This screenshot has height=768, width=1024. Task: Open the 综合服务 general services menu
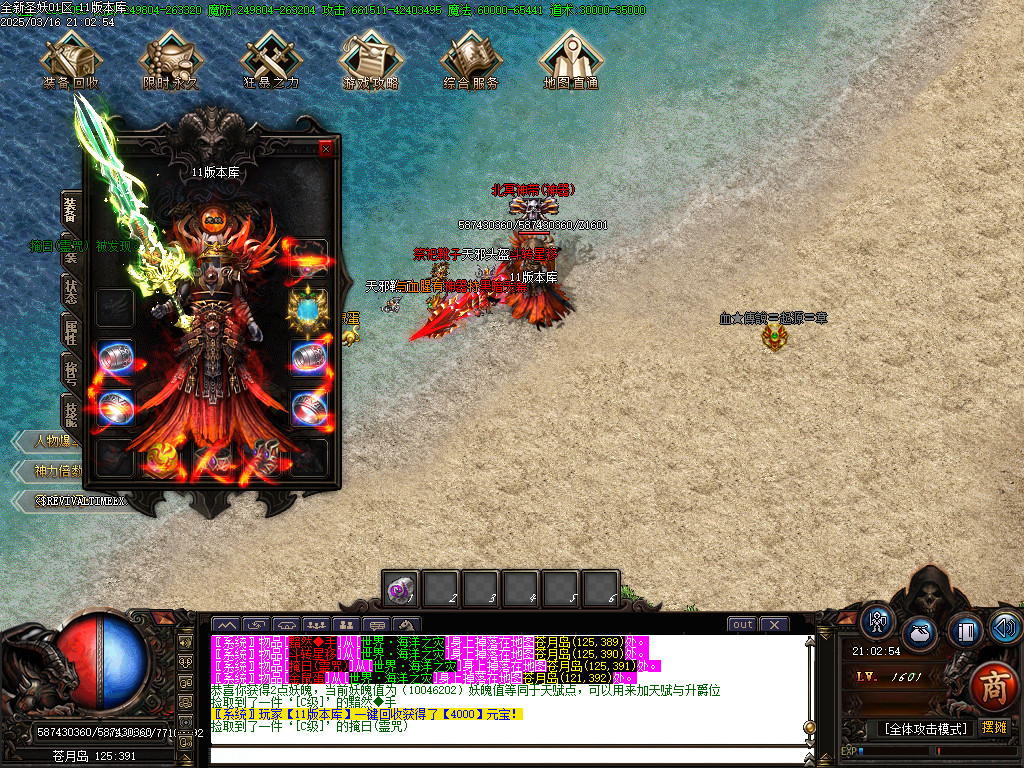[471, 58]
